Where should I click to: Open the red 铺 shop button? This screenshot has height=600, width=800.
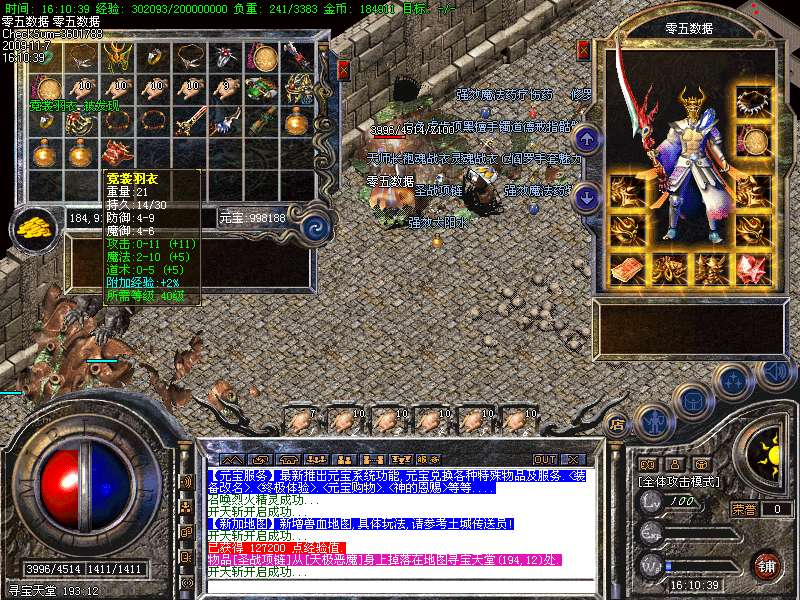click(768, 565)
